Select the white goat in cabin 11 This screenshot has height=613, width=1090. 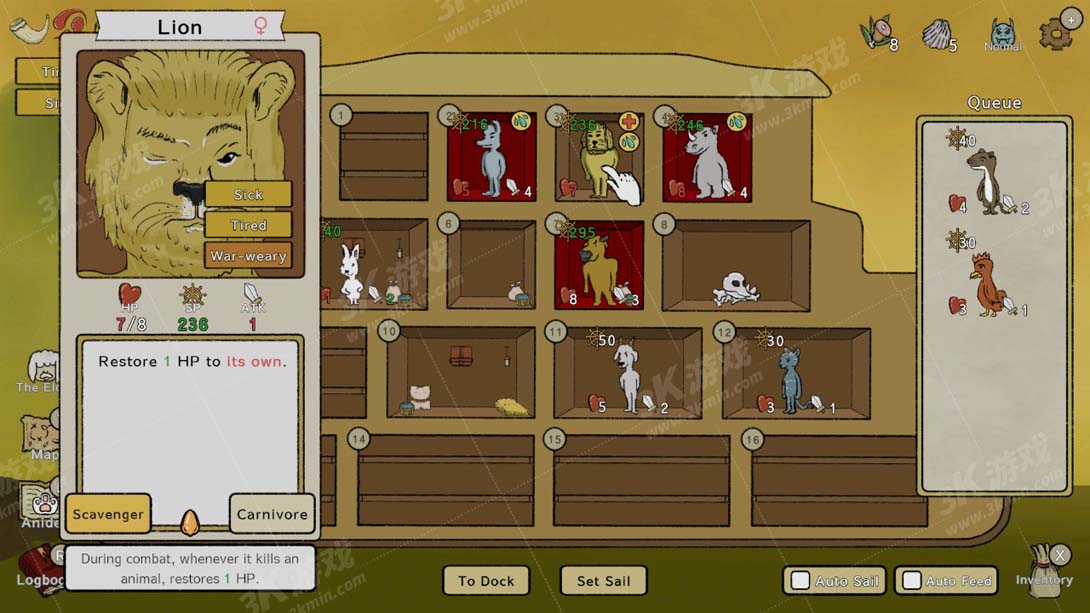click(628, 375)
